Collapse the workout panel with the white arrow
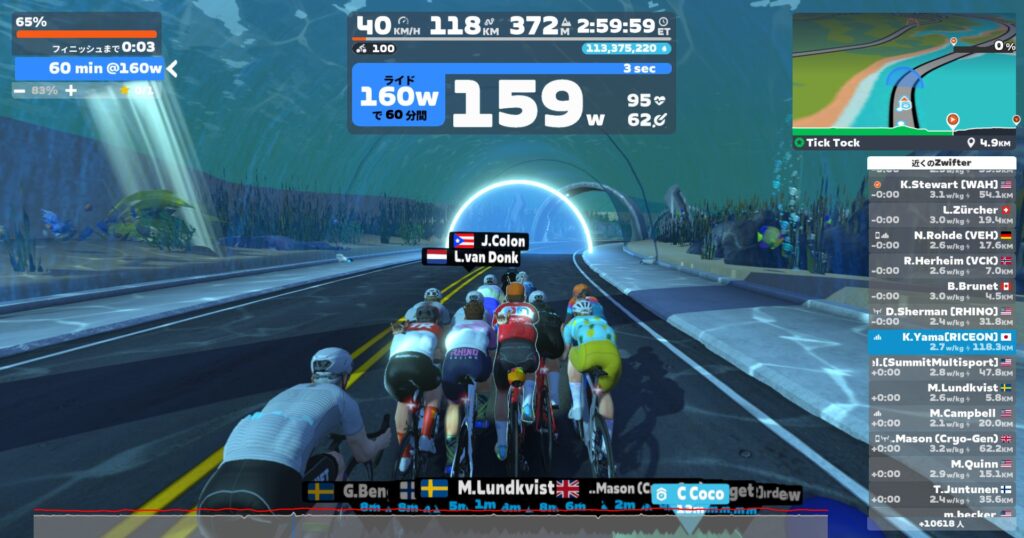This screenshot has width=1024, height=538. (172, 68)
